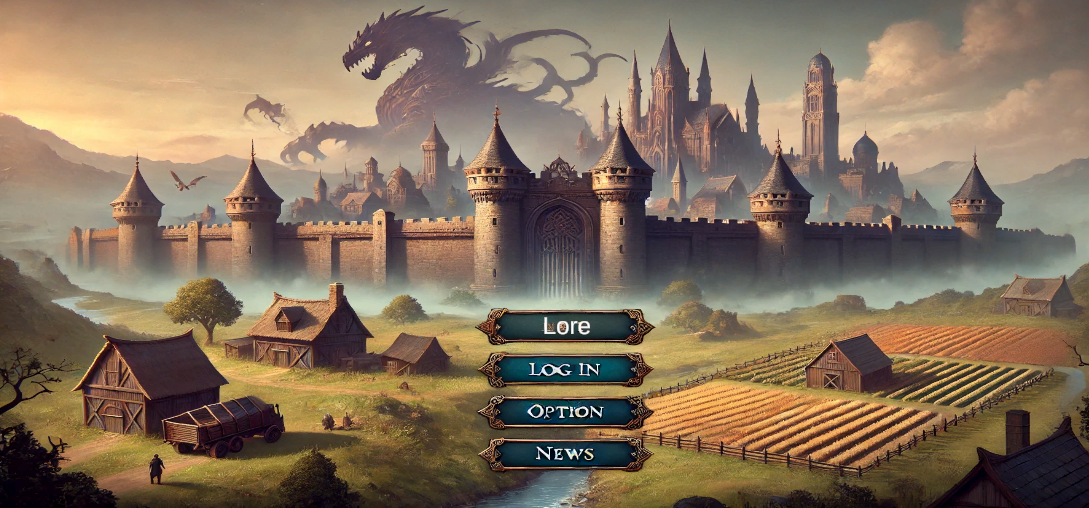The height and width of the screenshot is (508, 1089).
Task: Click the Log In button
Action: pyautogui.click(x=566, y=369)
